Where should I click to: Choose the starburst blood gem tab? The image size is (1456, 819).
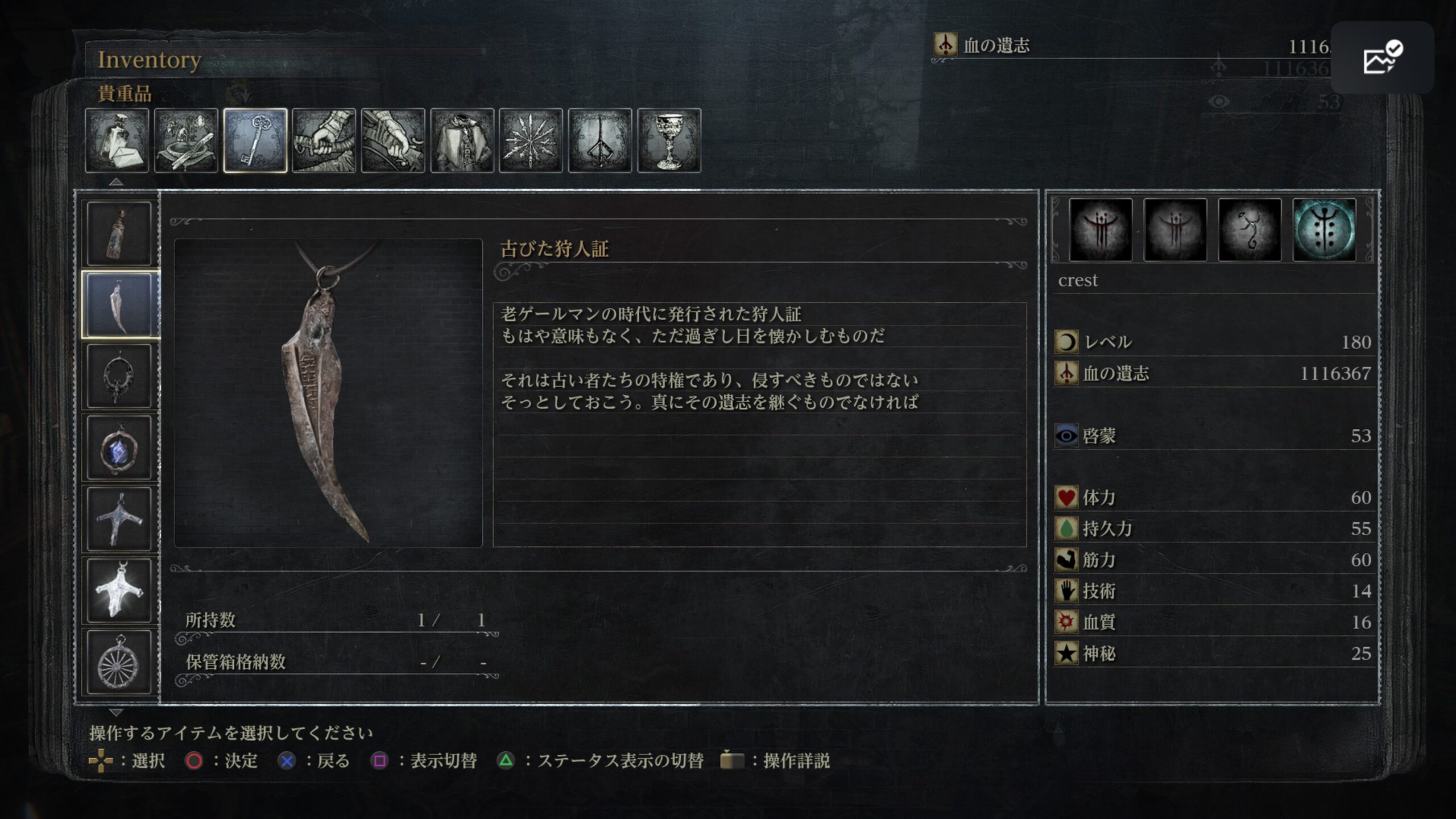point(531,140)
